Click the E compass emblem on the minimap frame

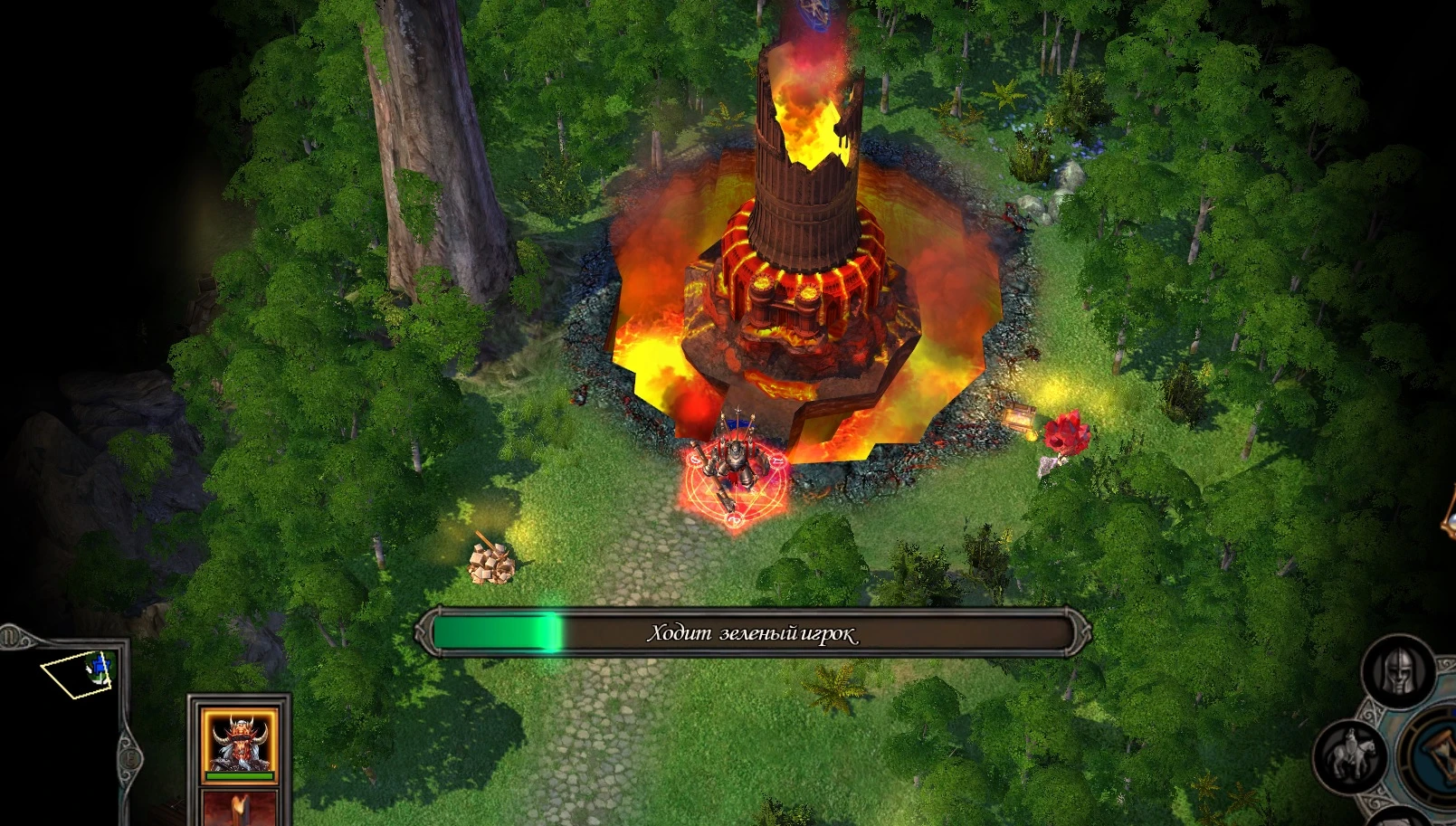(131, 757)
